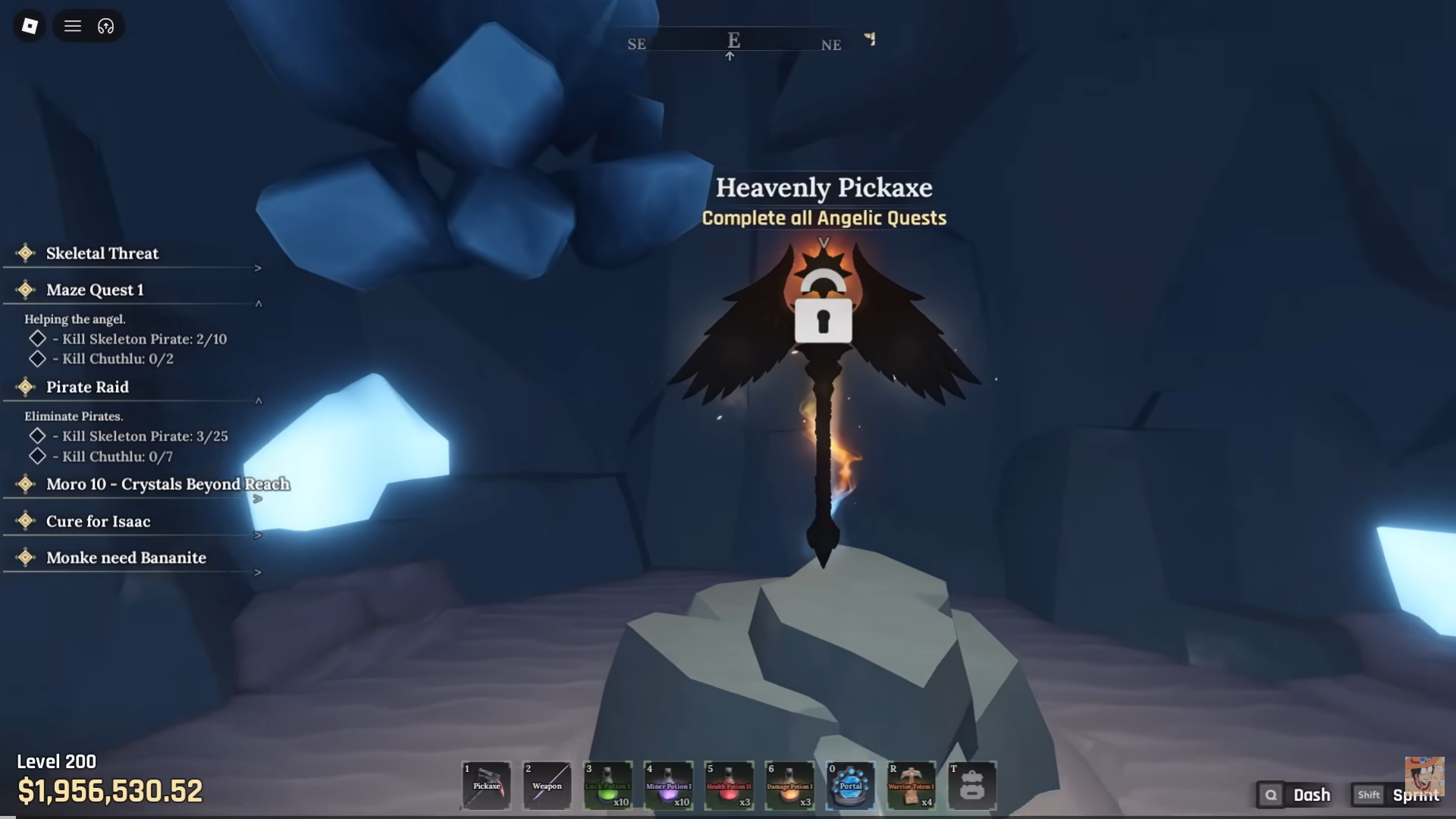Viewport: 1456px width, 819px height.
Task: Collapse the Pirate Raid quest
Action: (x=259, y=401)
